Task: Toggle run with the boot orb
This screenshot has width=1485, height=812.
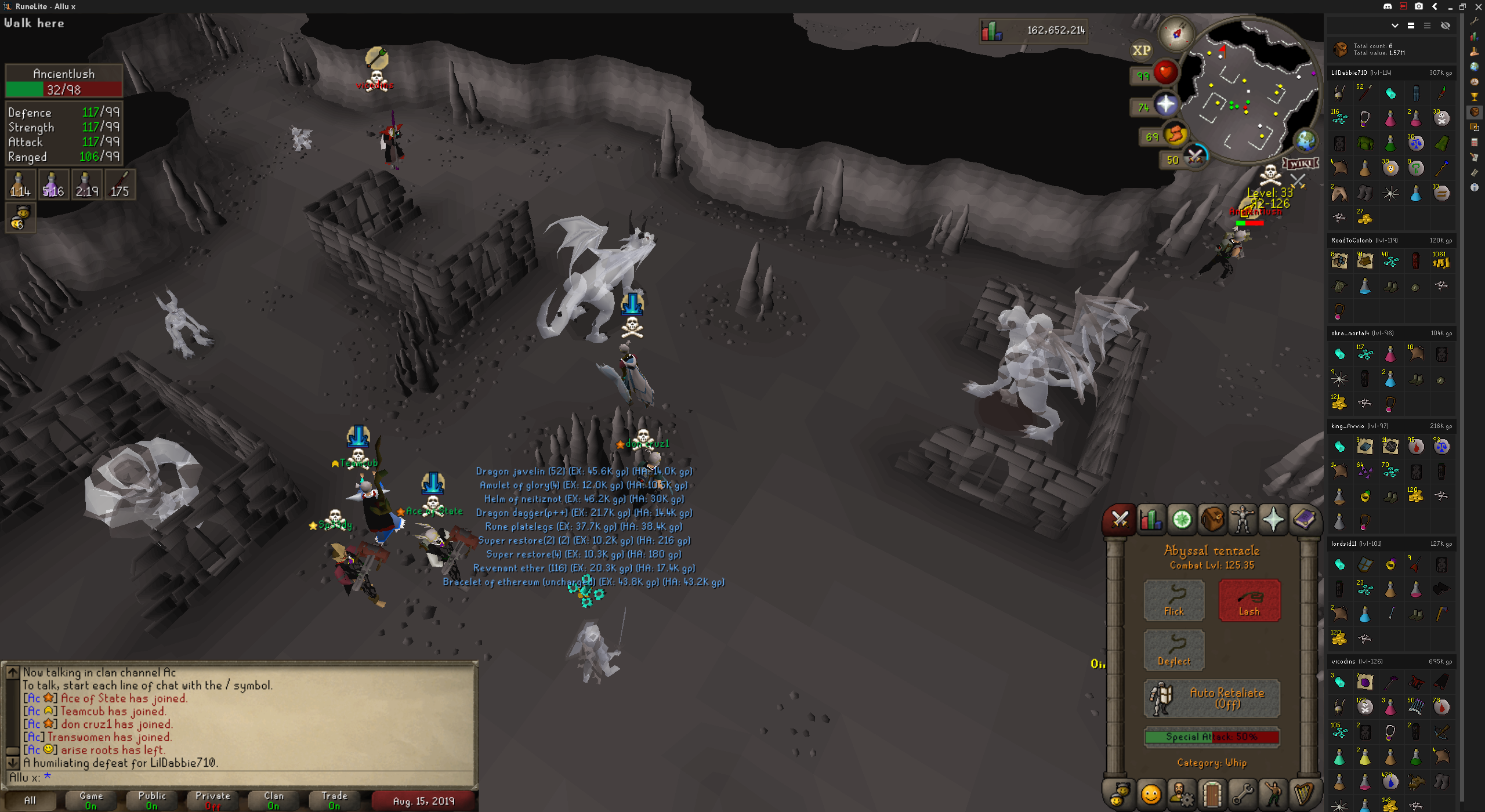Action: point(1175,135)
